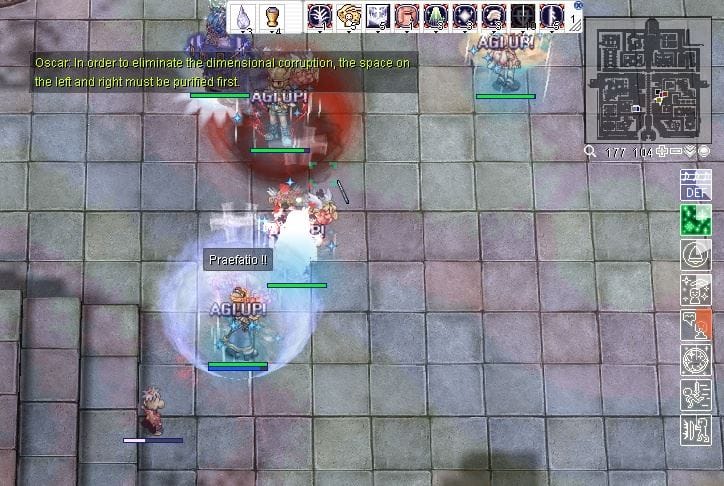Click the bell status icon
Viewport: 724px width, 486px height.
pos(695,254)
